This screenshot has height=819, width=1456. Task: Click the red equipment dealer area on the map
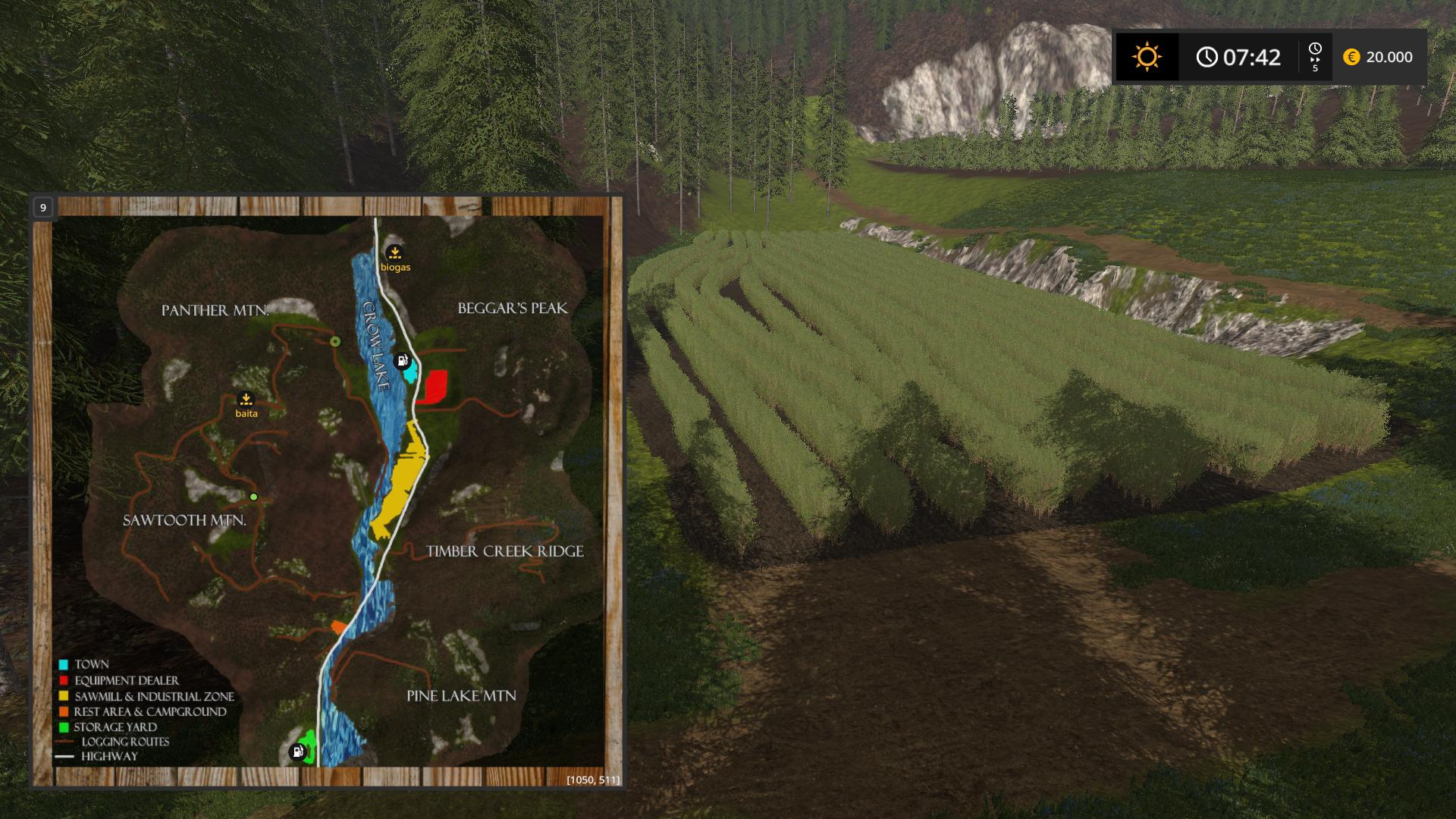(435, 387)
